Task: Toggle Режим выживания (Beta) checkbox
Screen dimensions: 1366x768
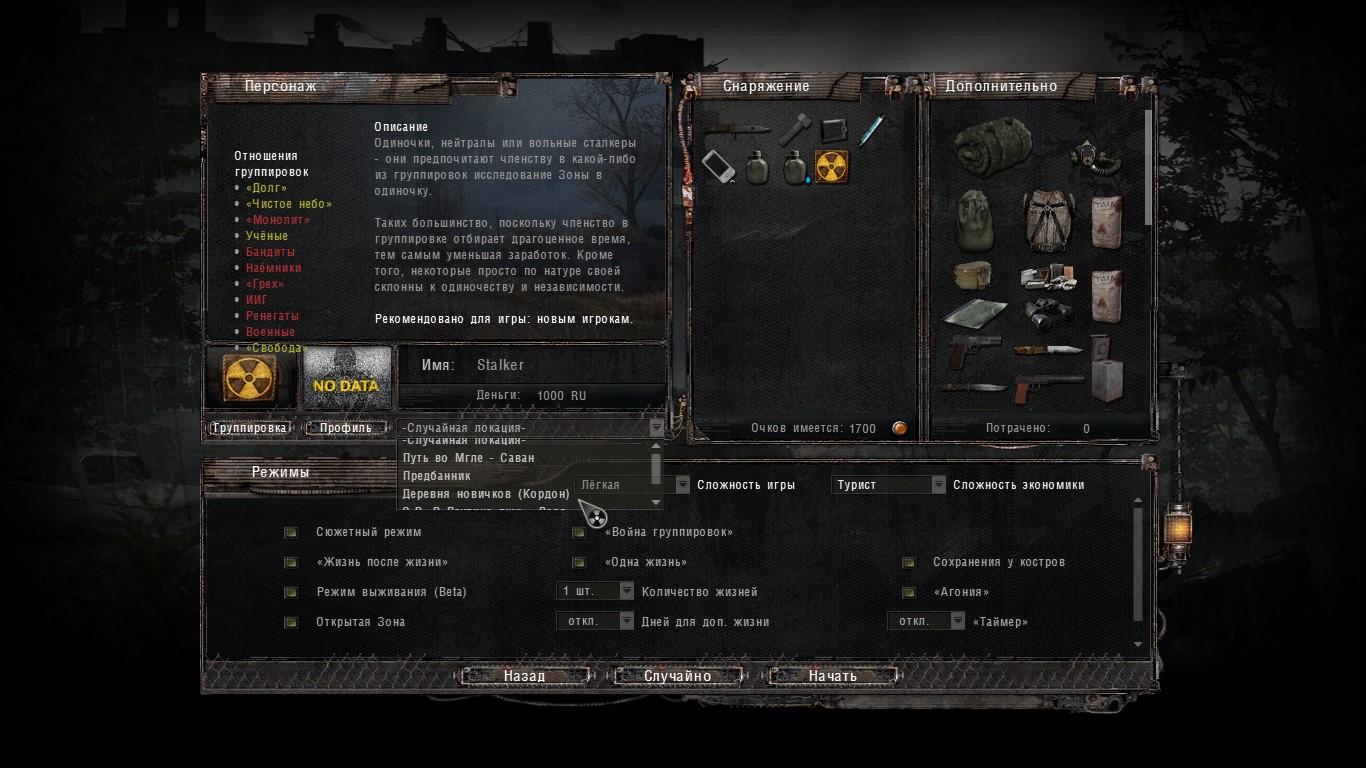Action: 291,592
